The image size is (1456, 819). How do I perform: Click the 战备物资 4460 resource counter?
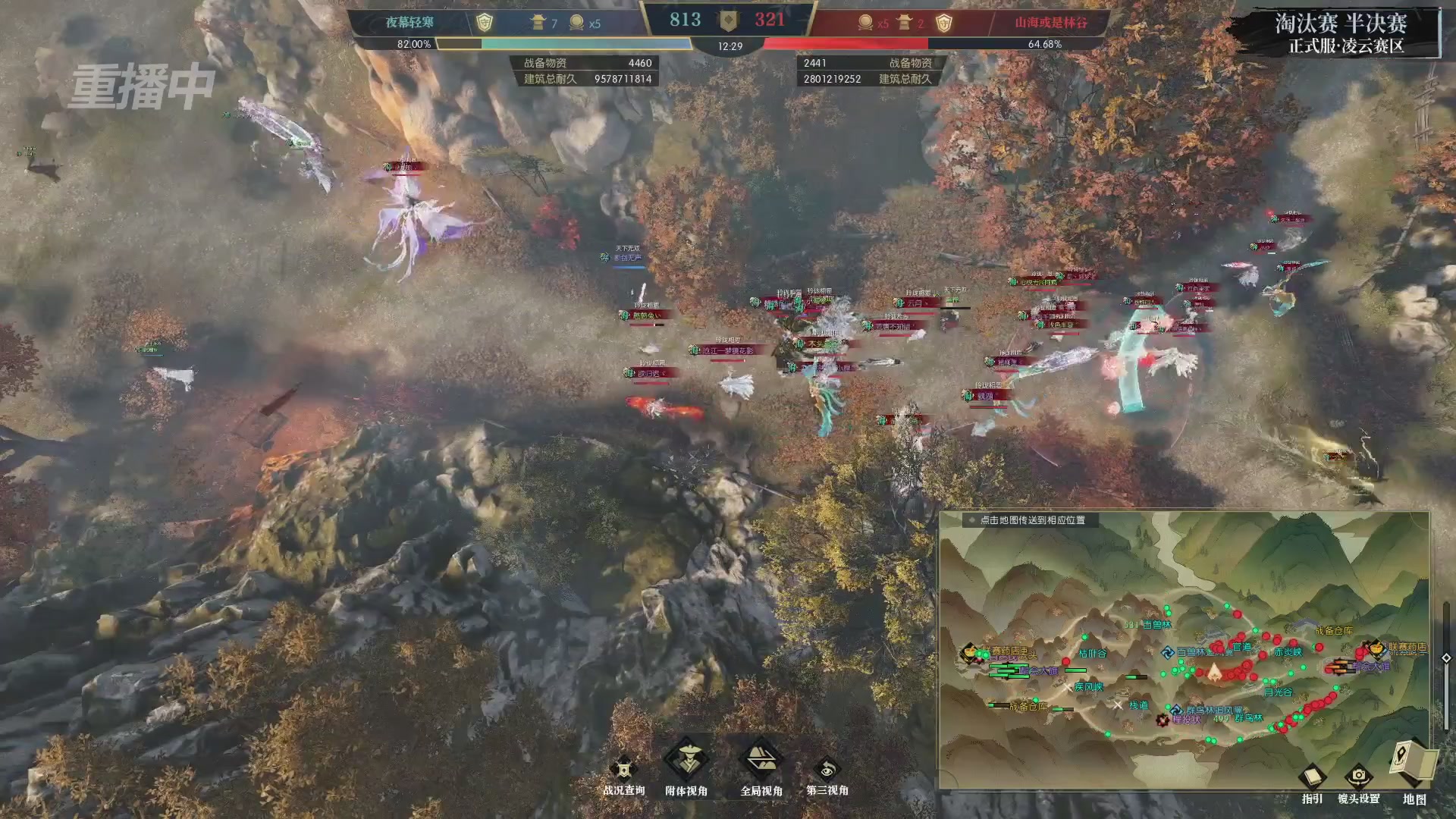point(584,64)
